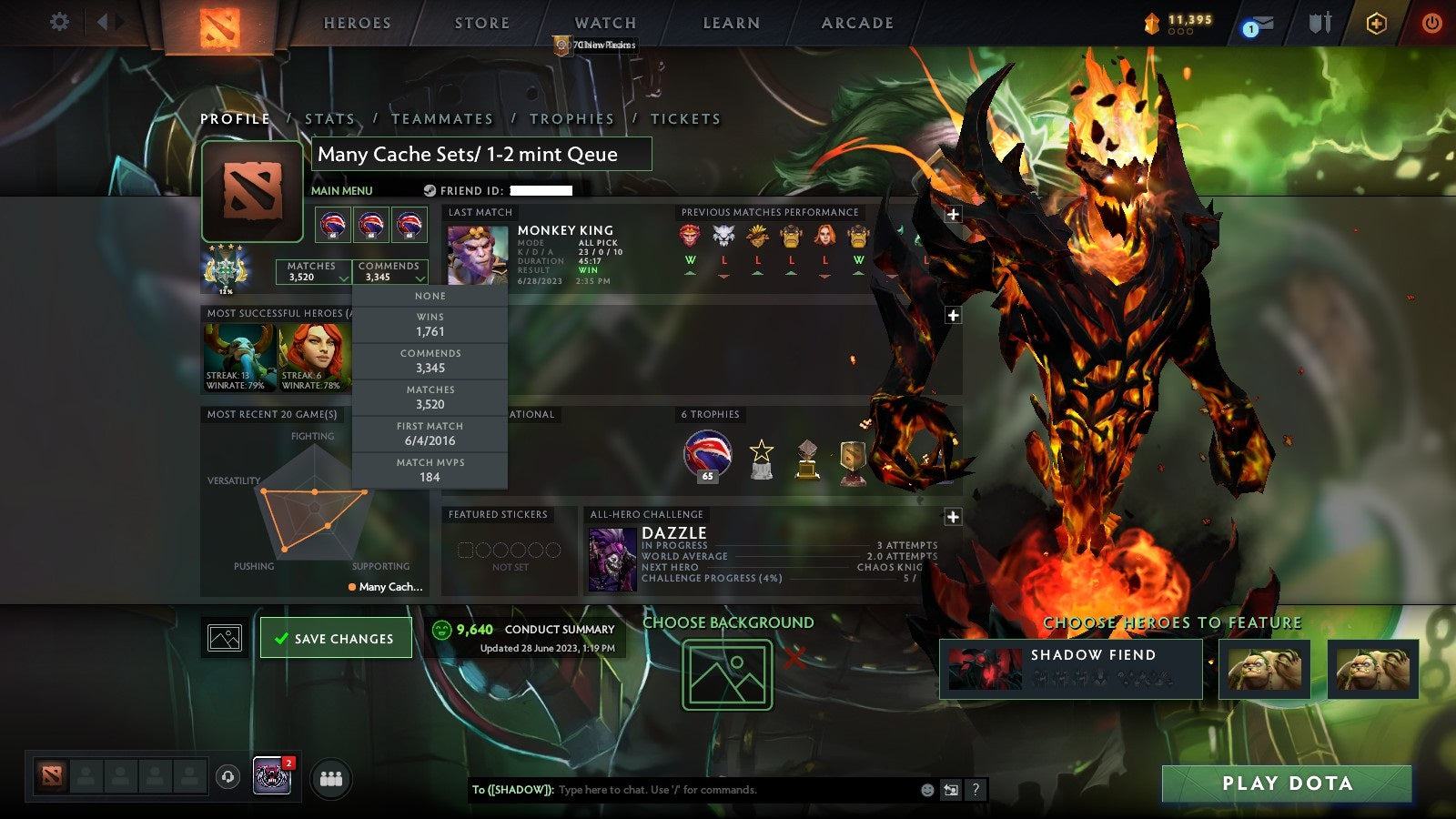Expand the Previous Matches Performance panel
The image size is (1456, 819).
click(x=952, y=214)
